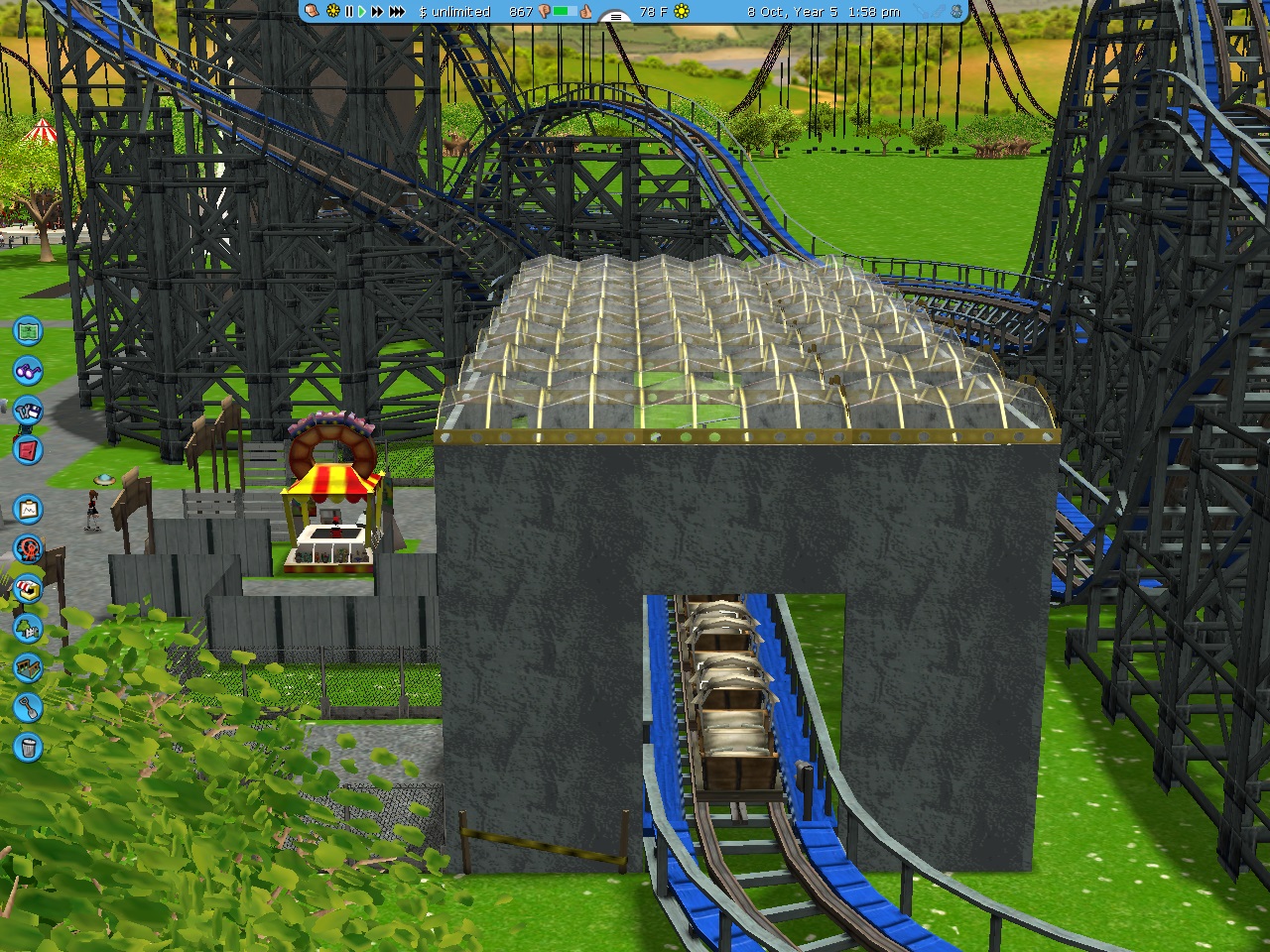This screenshot has height=952, width=1270.
Task: Open the shops and stalls menu
Action: 28,588
